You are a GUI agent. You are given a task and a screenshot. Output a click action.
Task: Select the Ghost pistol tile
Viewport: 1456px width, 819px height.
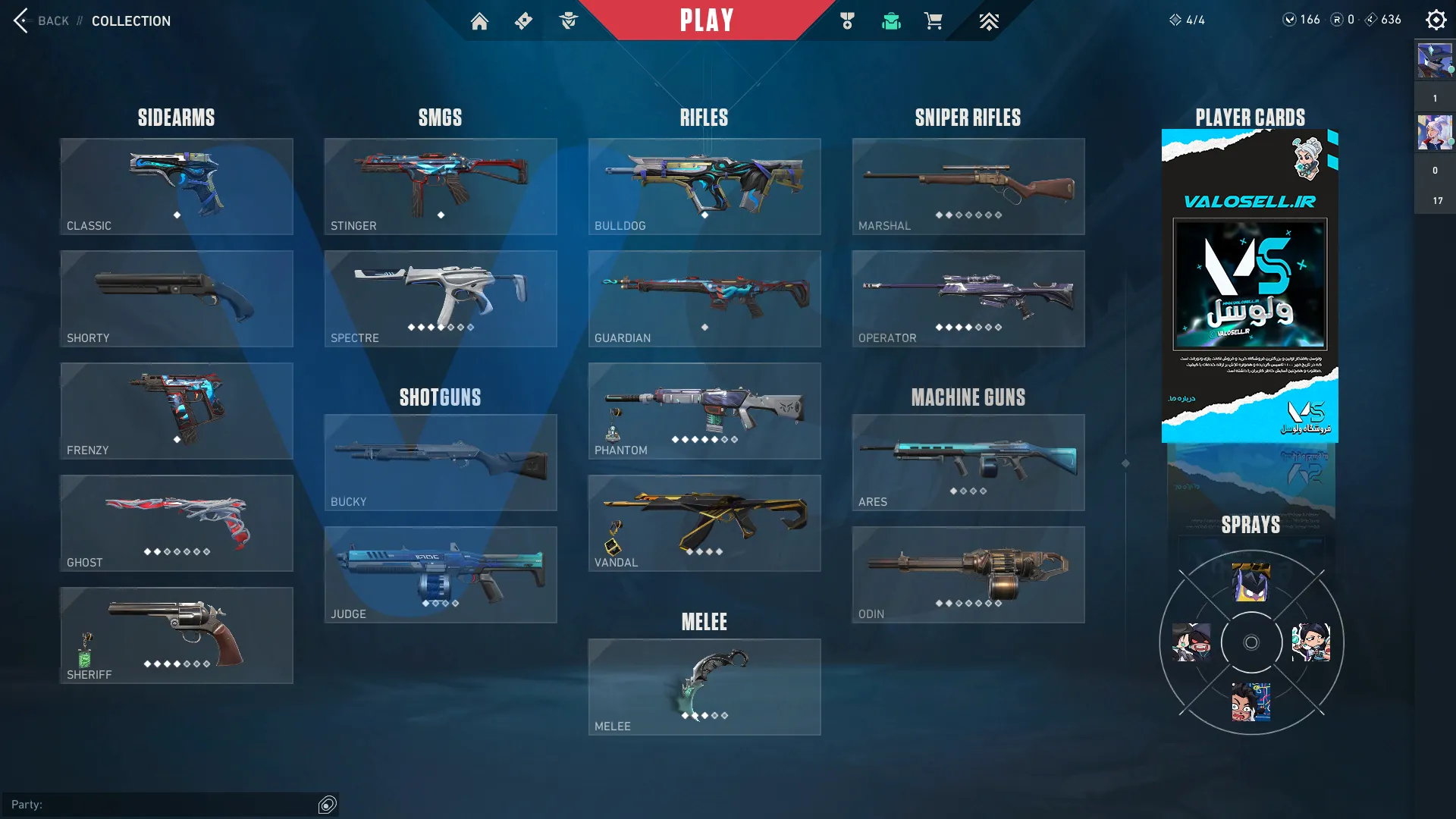[177, 523]
